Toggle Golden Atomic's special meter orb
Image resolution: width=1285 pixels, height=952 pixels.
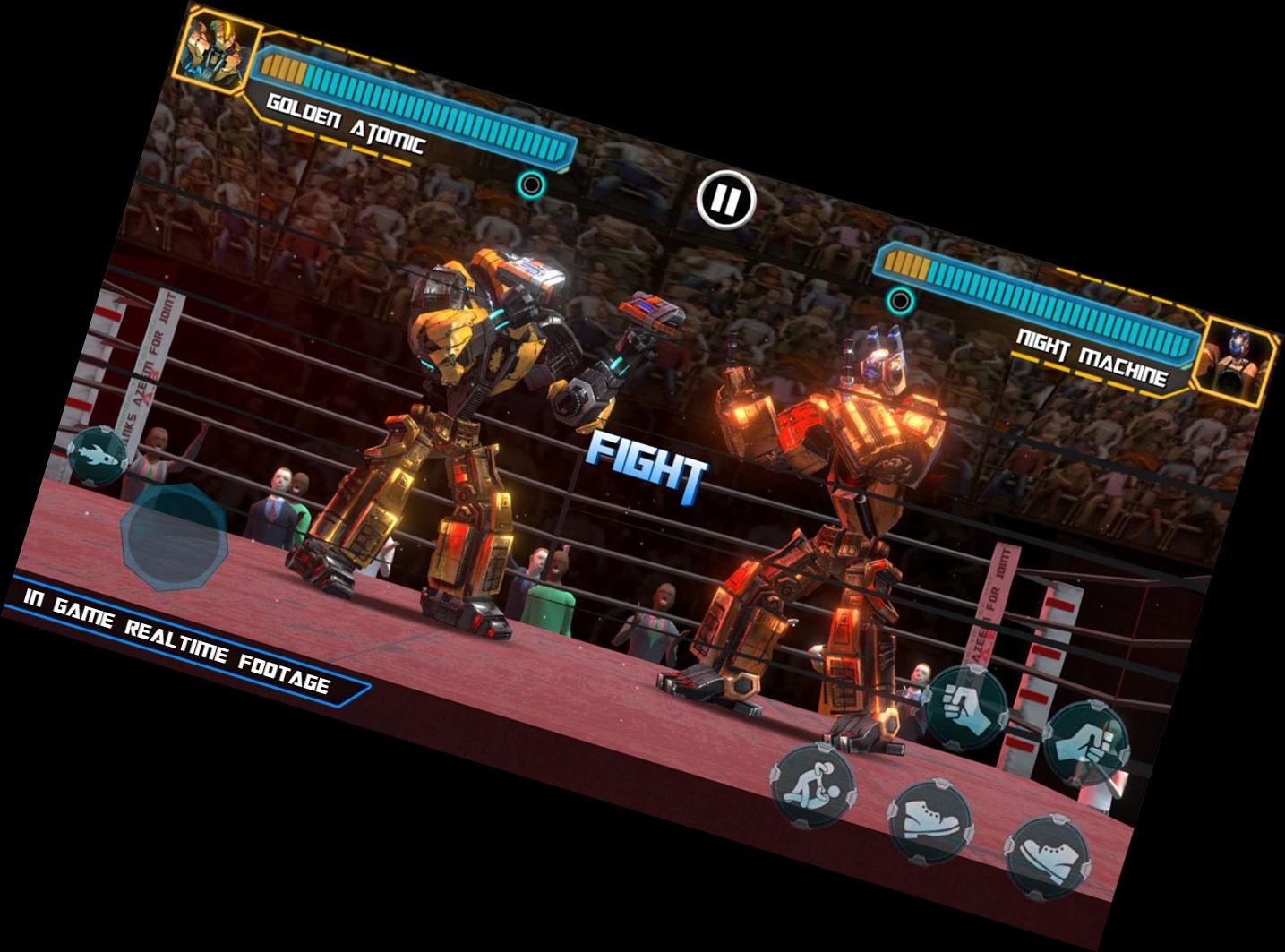[534, 184]
